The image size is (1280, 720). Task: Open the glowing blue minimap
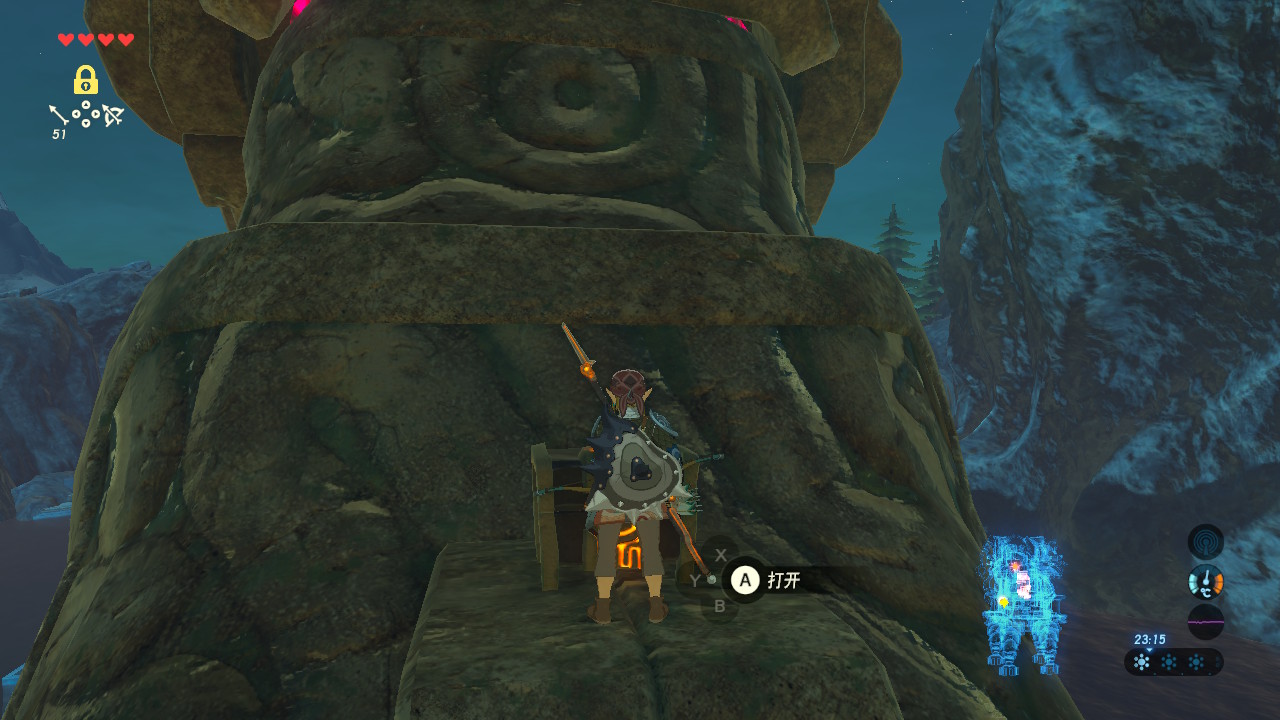[x=1021, y=605]
